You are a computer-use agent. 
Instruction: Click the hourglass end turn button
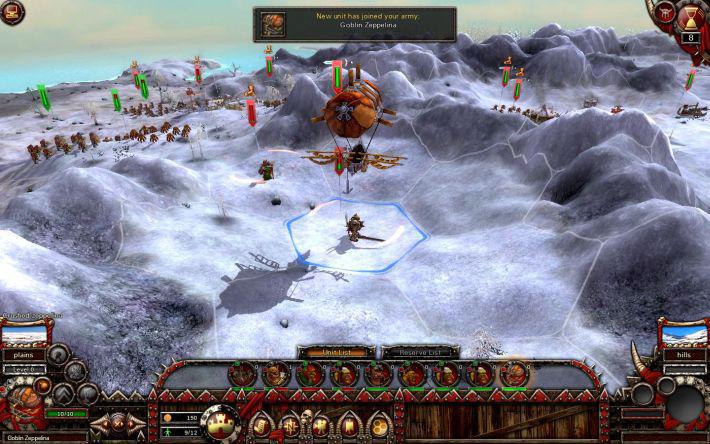click(x=690, y=17)
